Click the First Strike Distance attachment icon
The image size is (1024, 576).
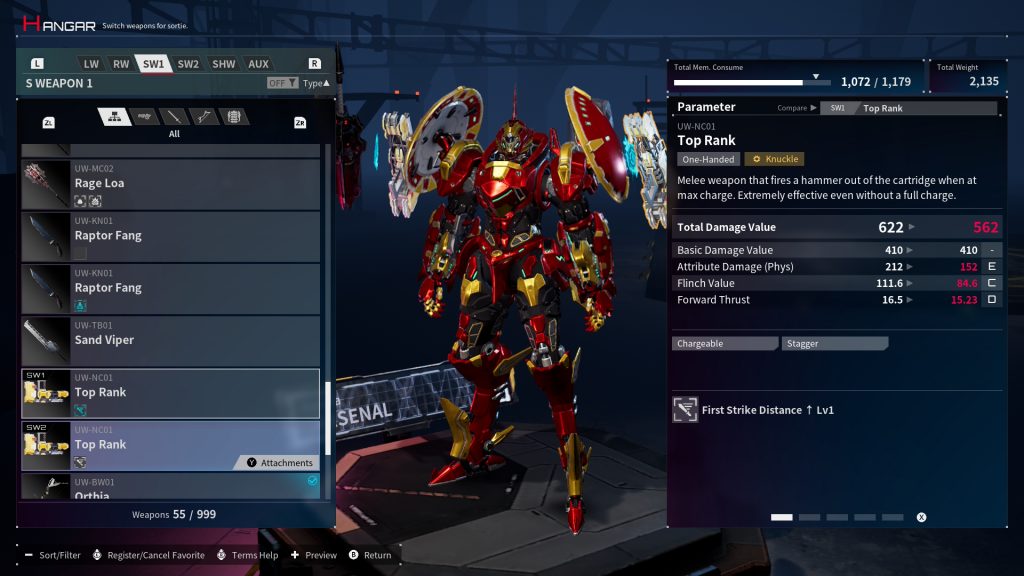click(x=685, y=410)
